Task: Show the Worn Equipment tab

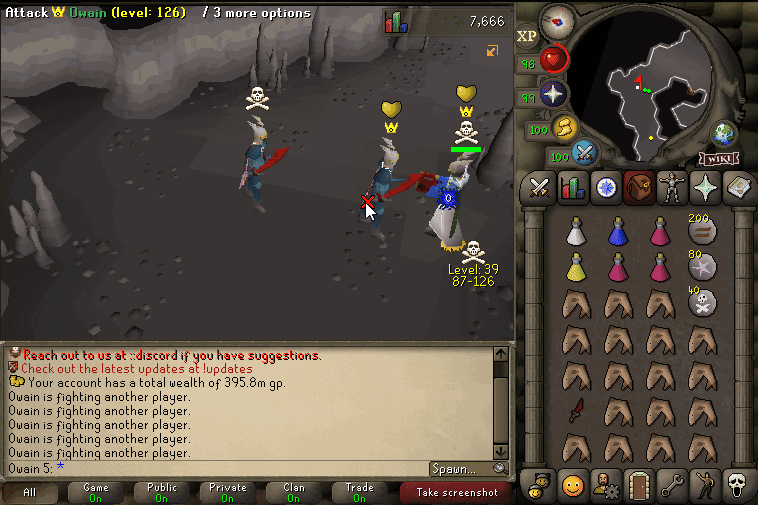Action: point(670,187)
